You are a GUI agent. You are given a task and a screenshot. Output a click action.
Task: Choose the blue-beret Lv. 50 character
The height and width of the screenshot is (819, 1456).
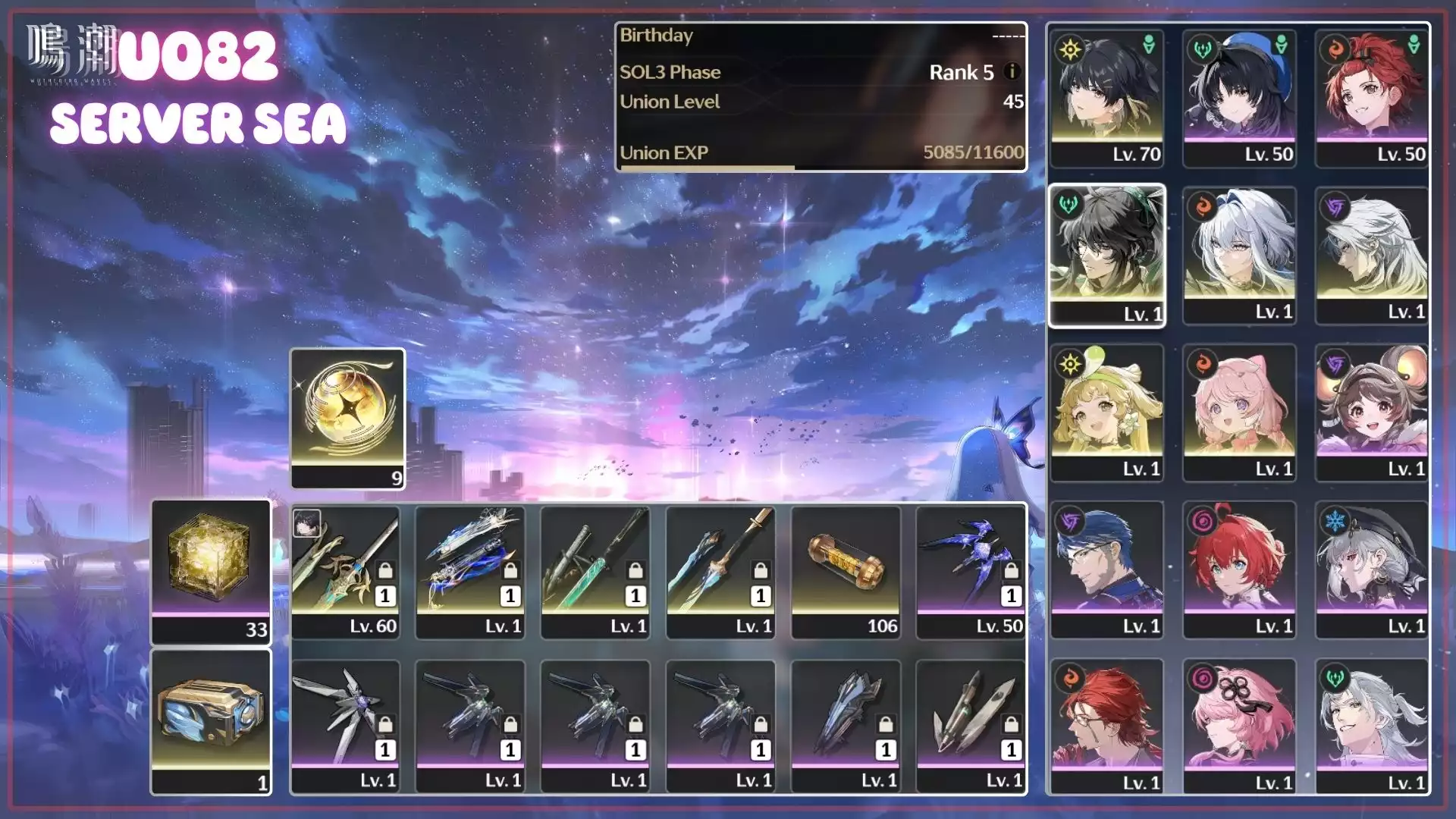pyautogui.click(x=1239, y=98)
